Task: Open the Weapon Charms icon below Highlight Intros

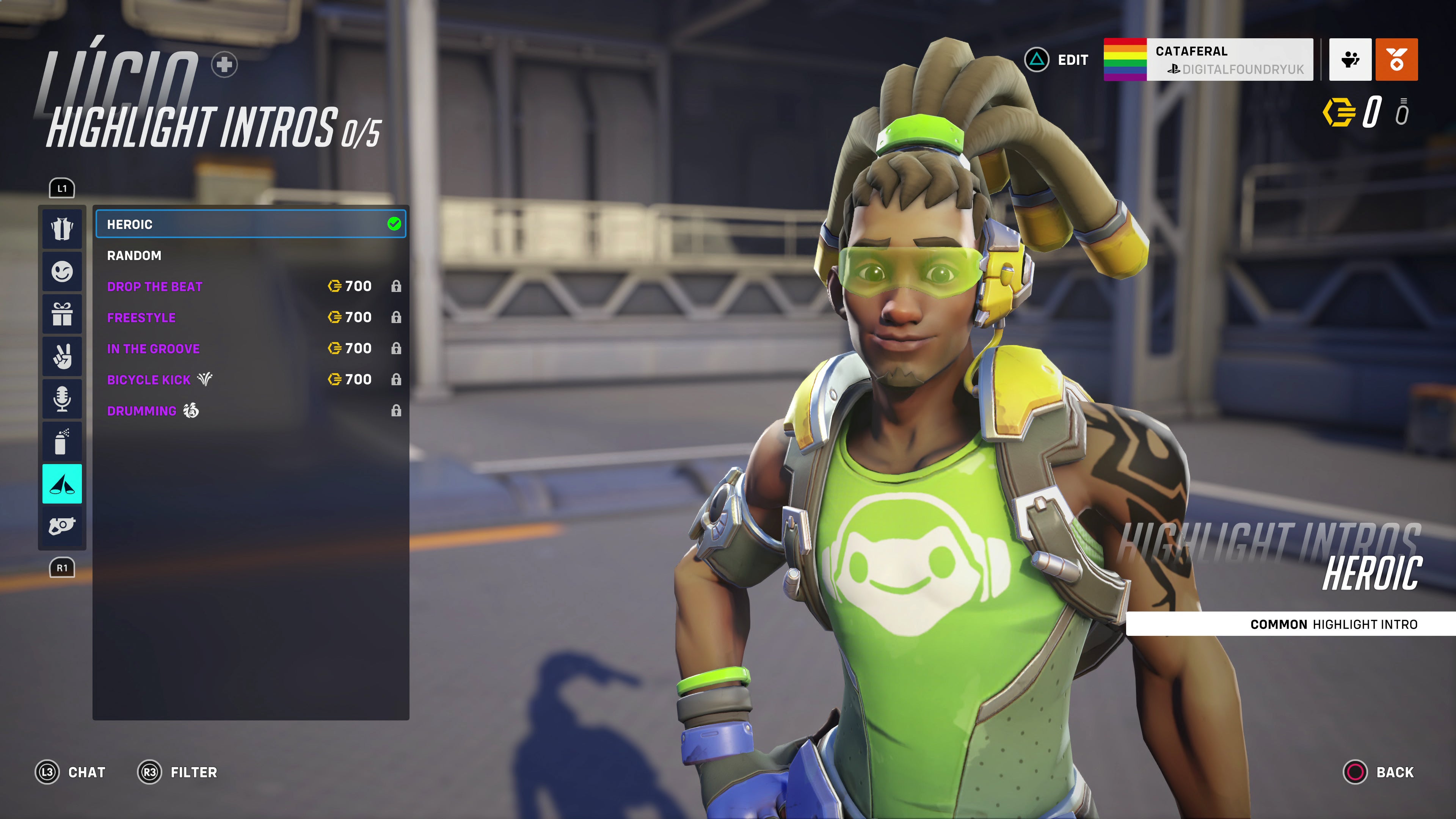Action: (x=62, y=526)
